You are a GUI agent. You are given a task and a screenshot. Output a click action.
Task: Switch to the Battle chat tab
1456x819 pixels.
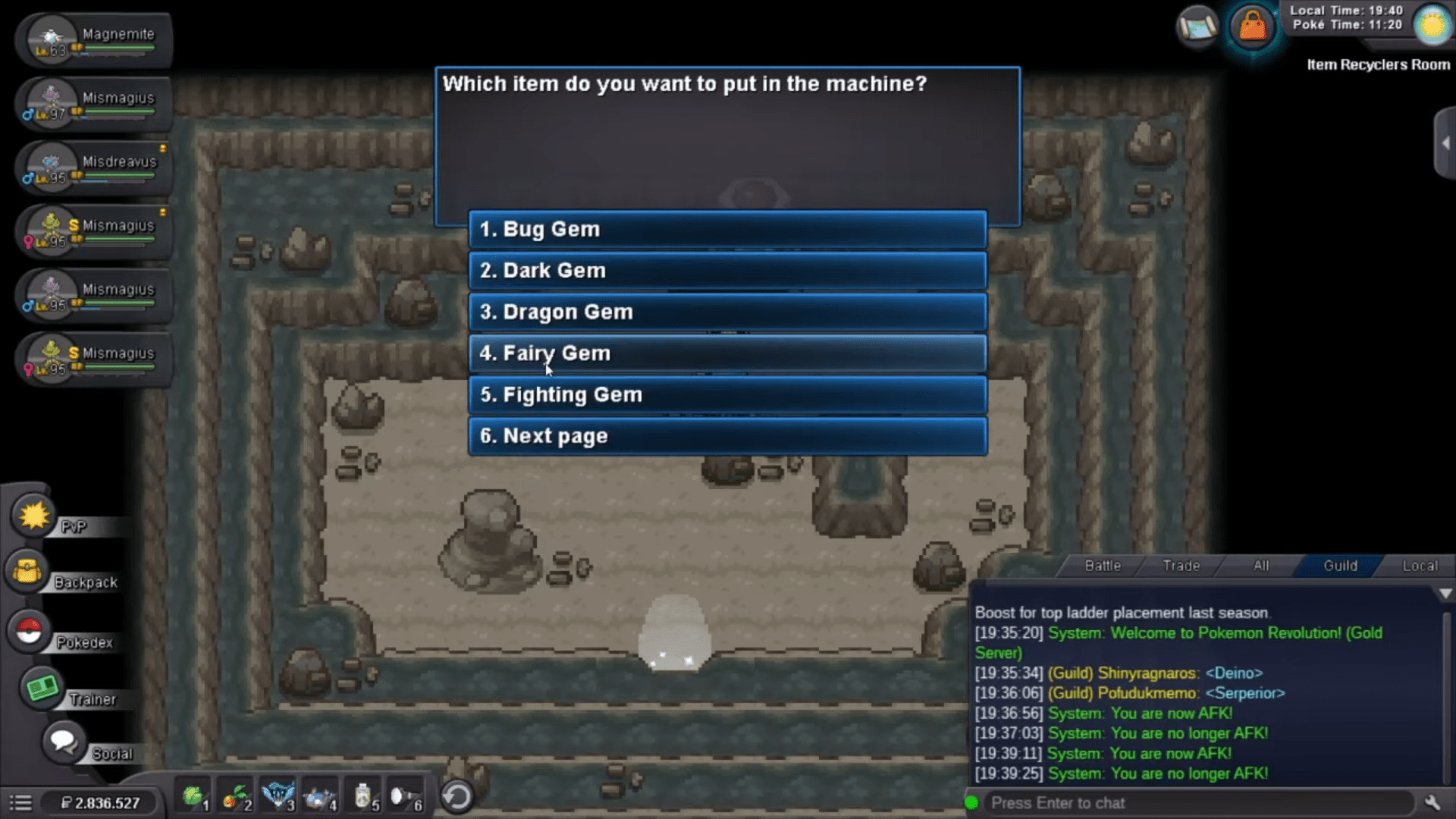(1102, 566)
